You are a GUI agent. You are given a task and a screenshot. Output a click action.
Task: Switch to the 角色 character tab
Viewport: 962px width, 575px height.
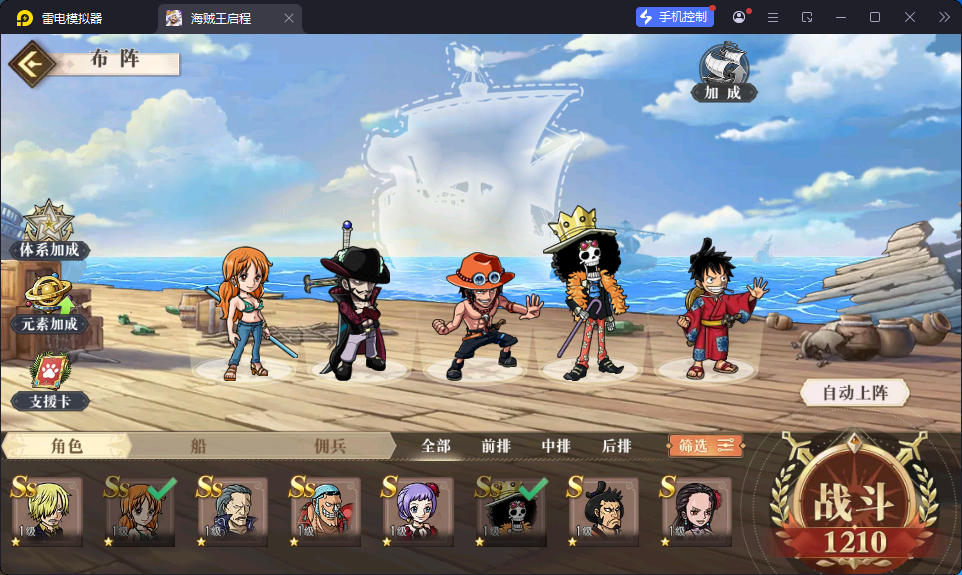click(x=67, y=446)
